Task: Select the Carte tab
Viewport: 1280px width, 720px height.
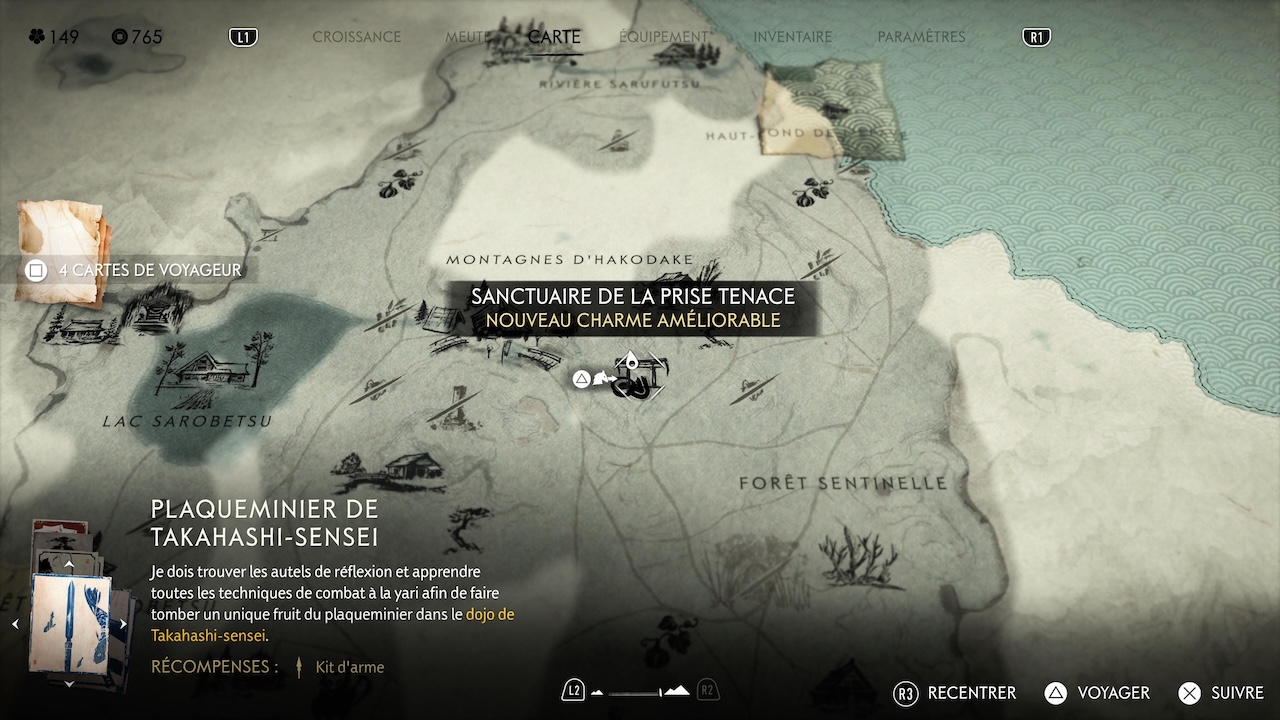Action: click(x=554, y=37)
